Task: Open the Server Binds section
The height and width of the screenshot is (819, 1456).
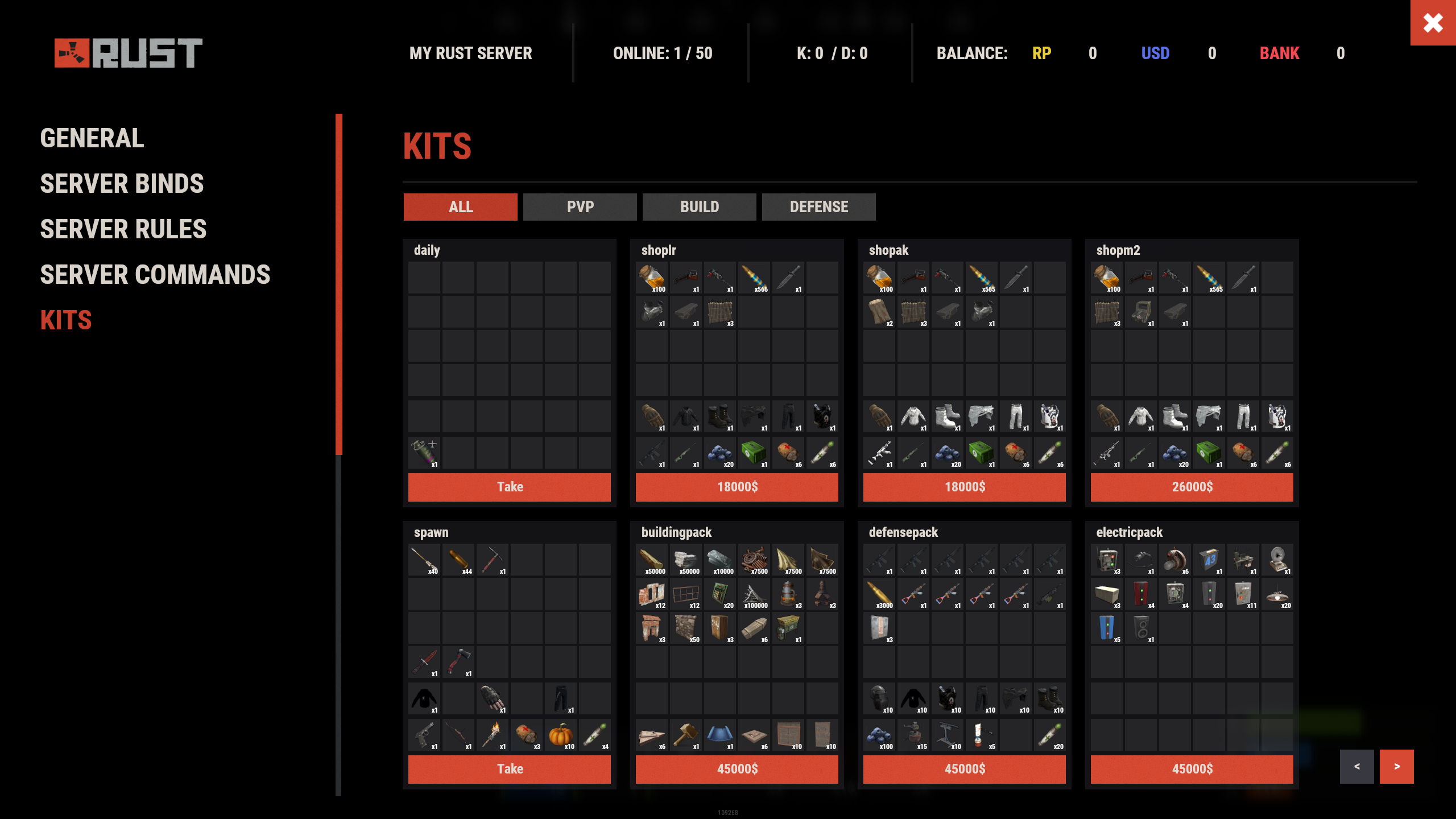Action: point(122,184)
